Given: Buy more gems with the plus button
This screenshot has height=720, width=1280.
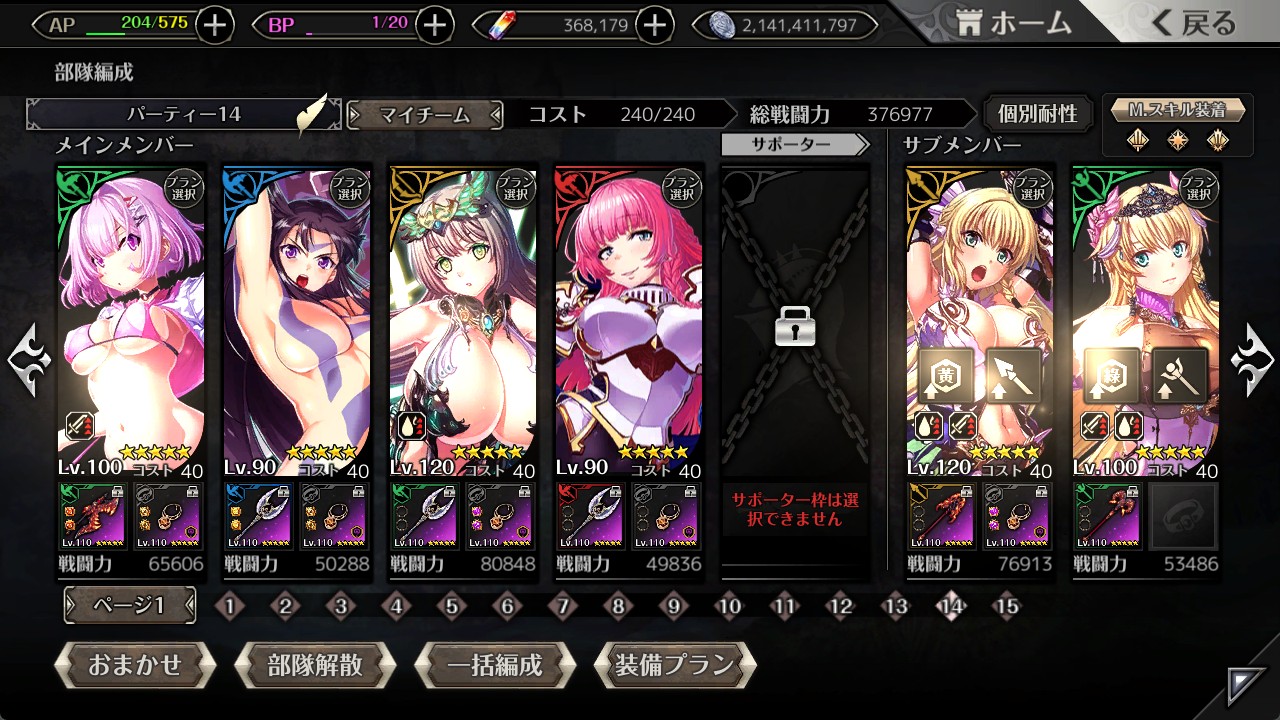Looking at the screenshot, I should (654, 25).
